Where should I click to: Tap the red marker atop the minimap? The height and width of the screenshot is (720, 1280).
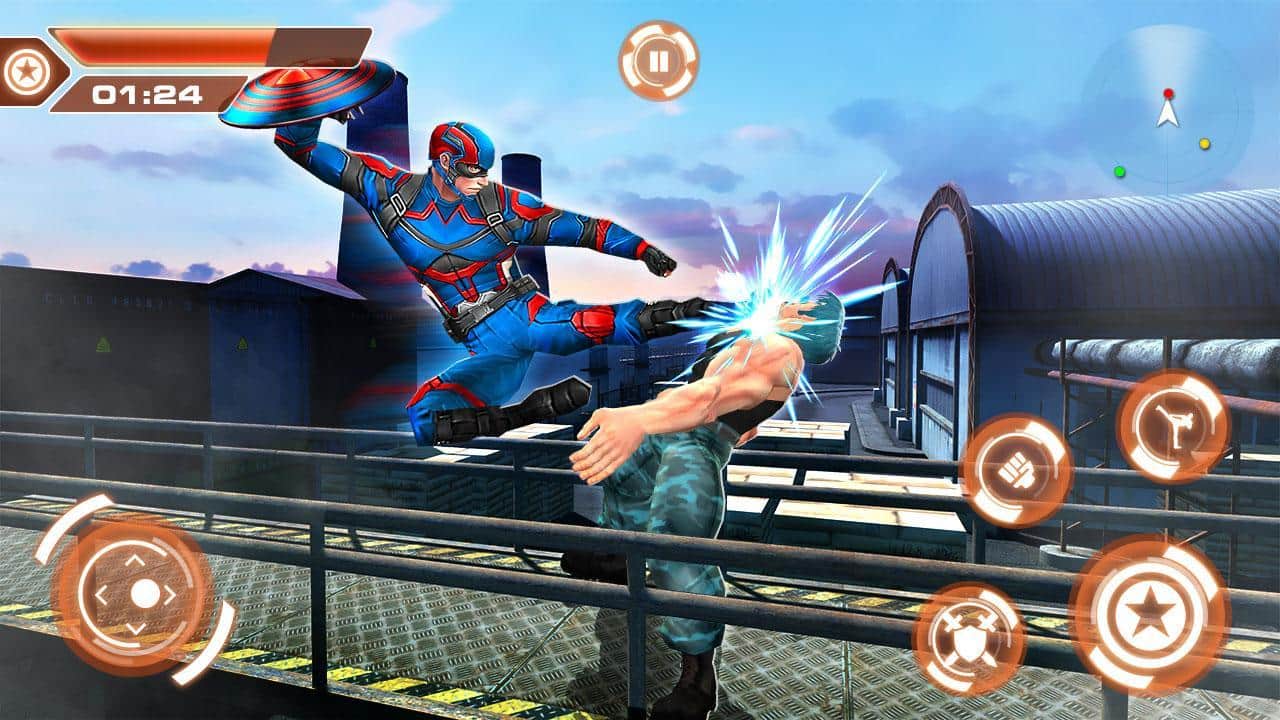[1169, 93]
